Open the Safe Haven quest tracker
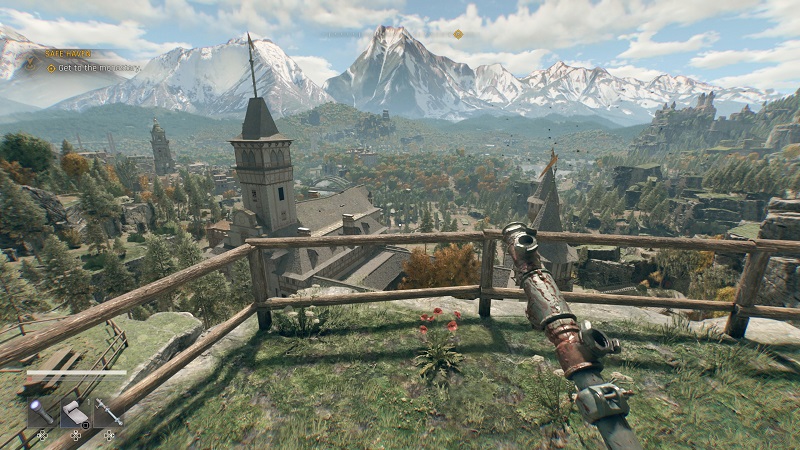 coord(66,53)
